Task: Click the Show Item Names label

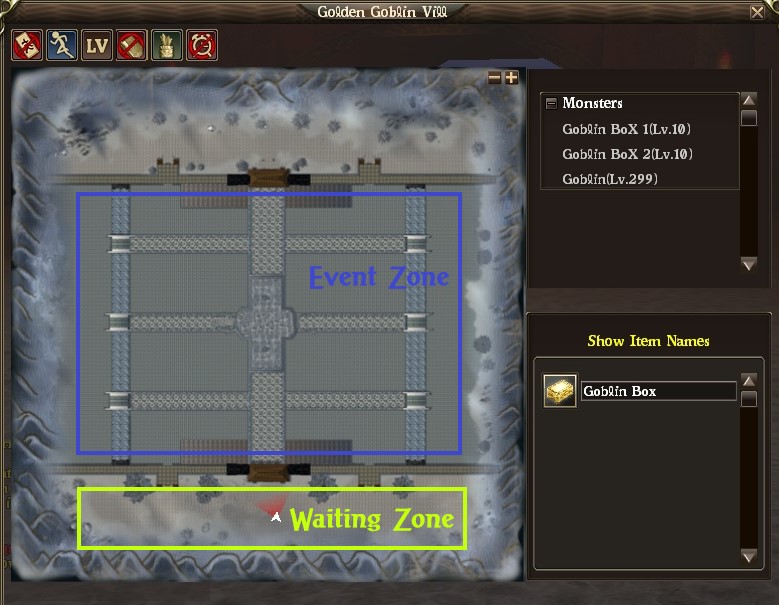Action: click(x=648, y=341)
